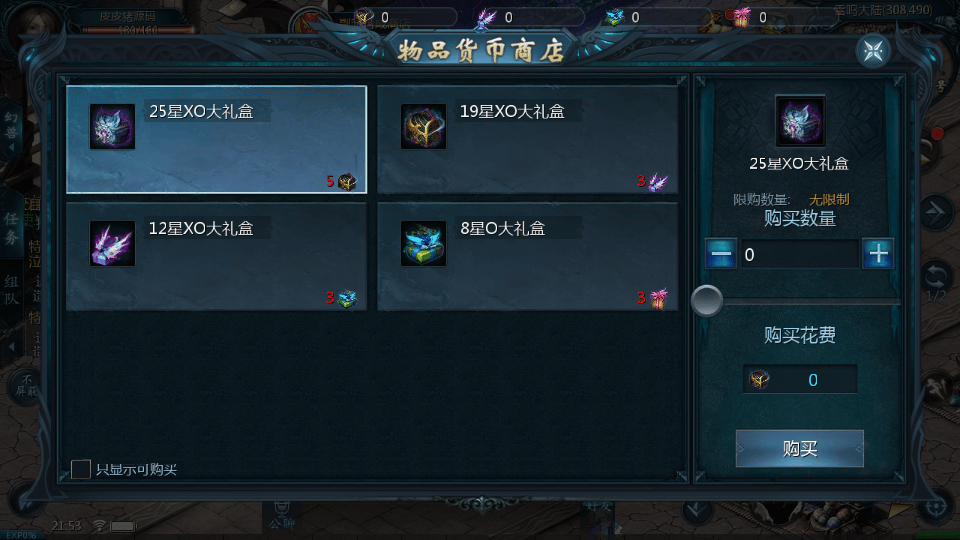This screenshot has width=960, height=540.
Task: Select the 25星XO大礼盒 shop item
Action: (x=216, y=139)
